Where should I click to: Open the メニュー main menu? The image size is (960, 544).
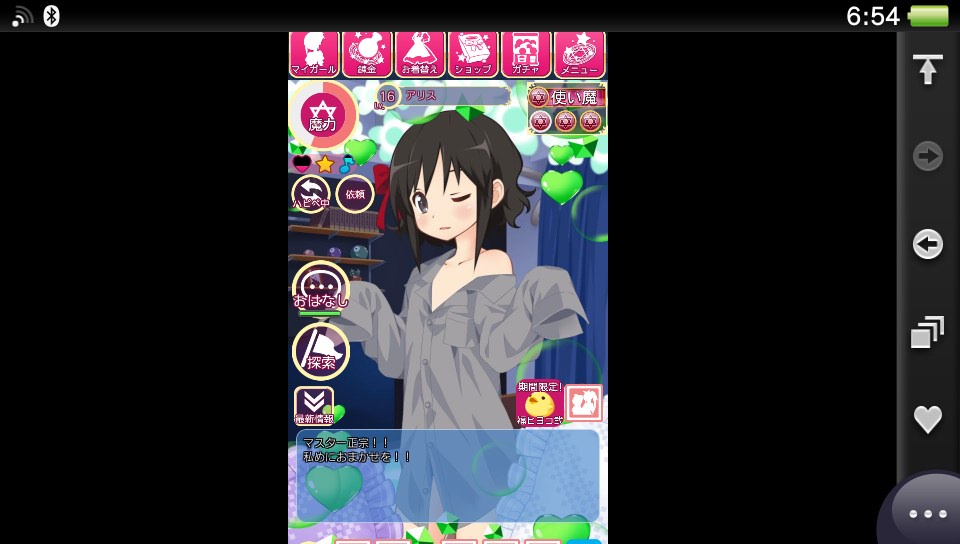579,54
